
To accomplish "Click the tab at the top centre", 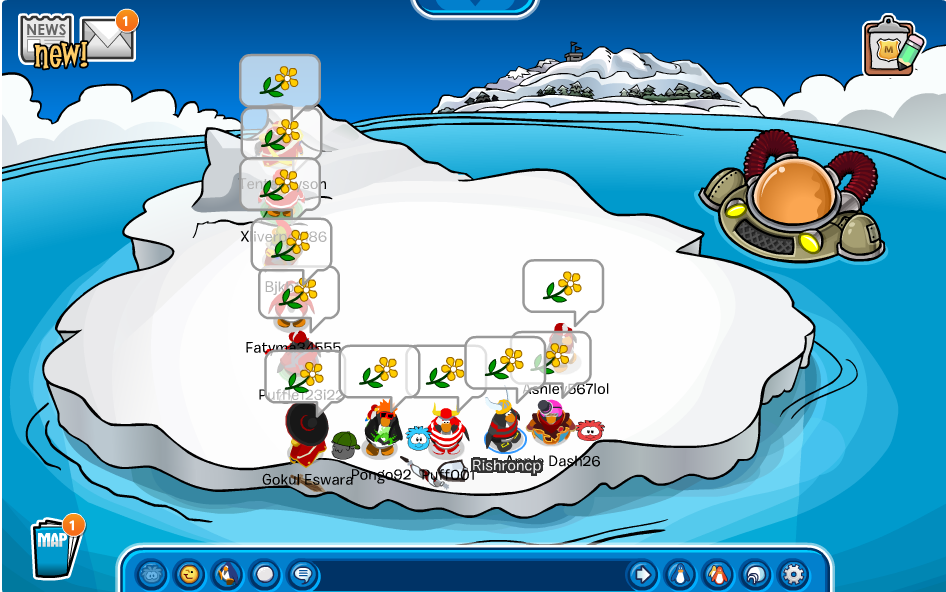I will (x=473, y=7).
